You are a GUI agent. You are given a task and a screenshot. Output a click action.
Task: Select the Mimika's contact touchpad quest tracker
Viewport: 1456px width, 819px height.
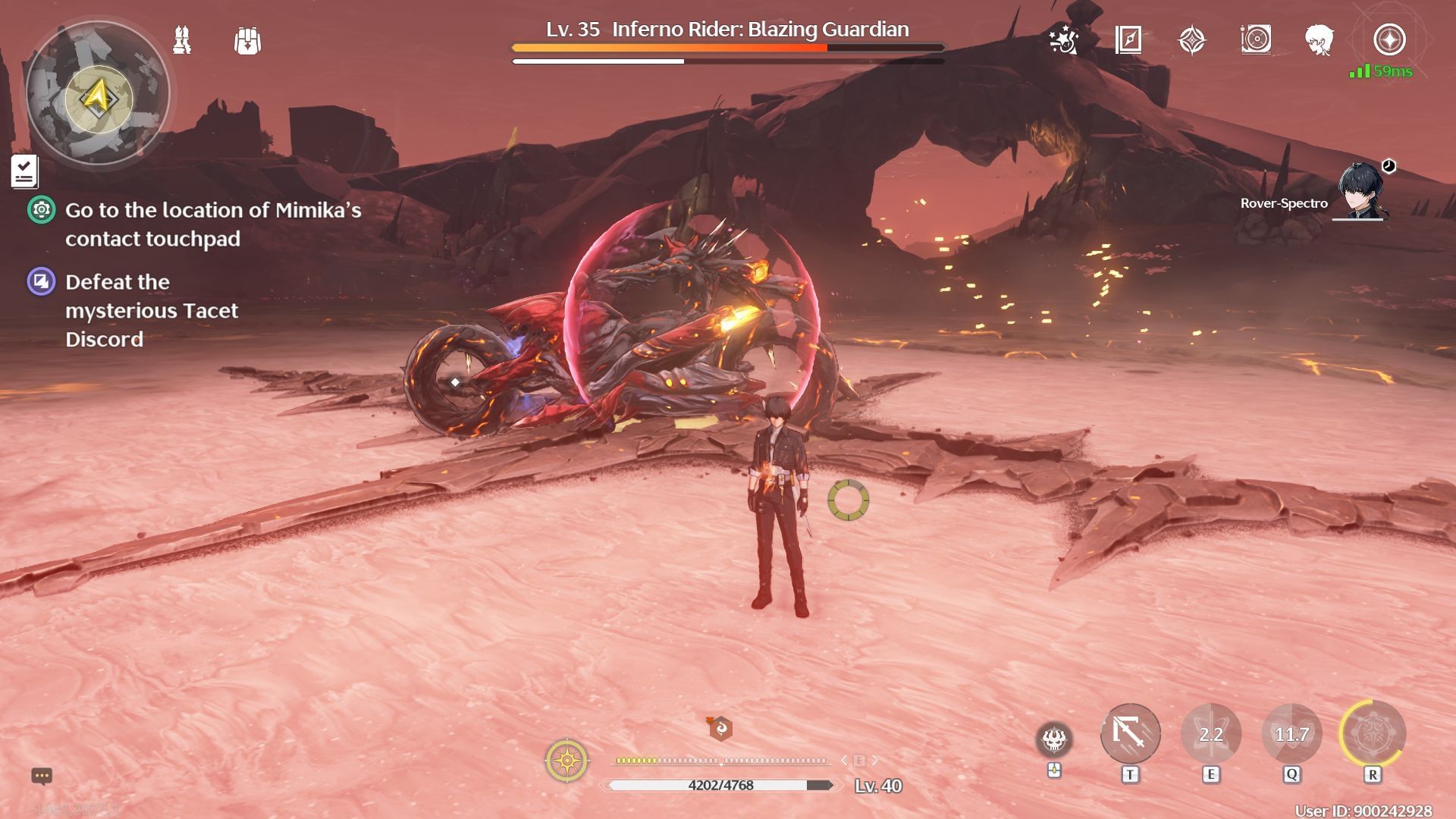coord(212,224)
